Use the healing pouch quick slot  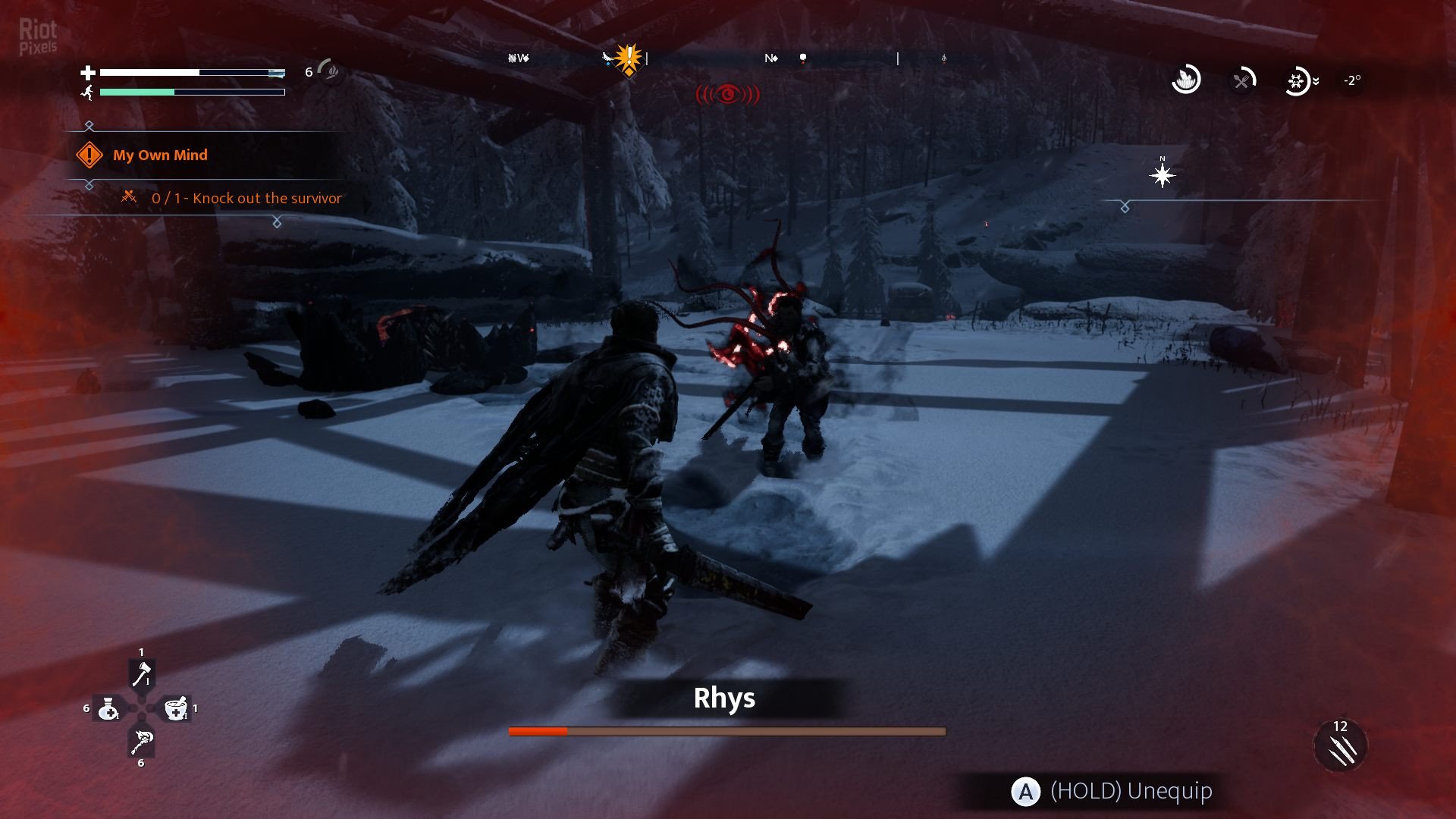[x=108, y=708]
